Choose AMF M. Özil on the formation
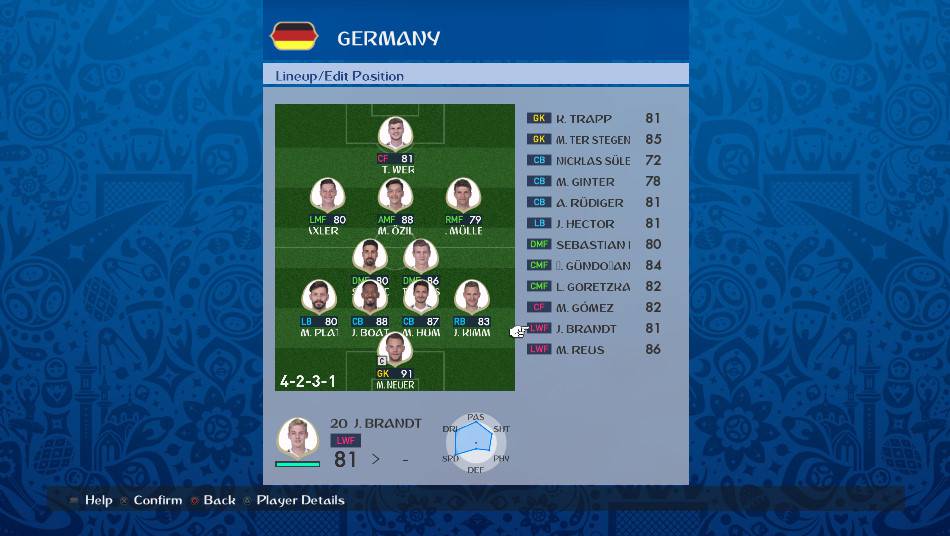950x536 pixels. click(x=395, y=197)
